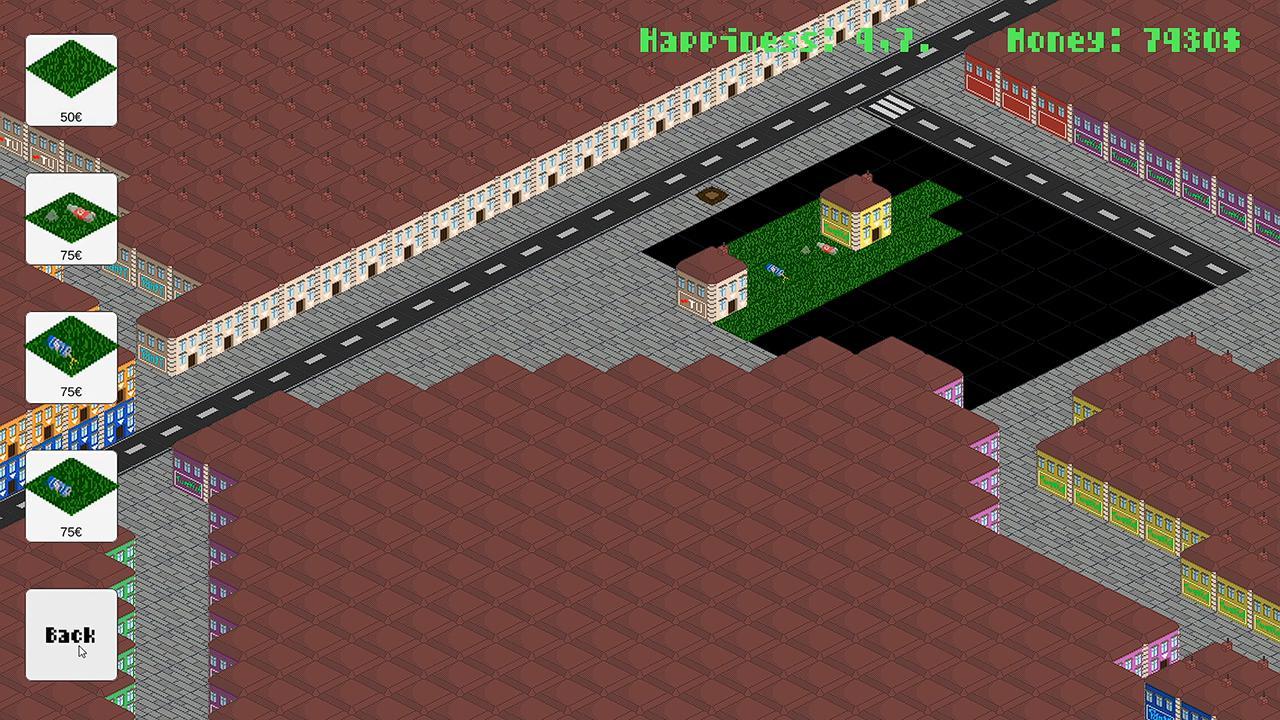Click the blue litter beside the small house

(x=772, y=268)
